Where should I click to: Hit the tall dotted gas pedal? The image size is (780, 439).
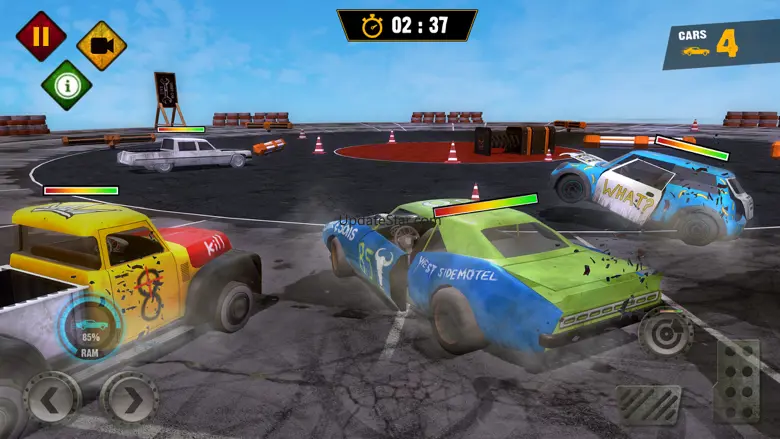coord(736,380)
